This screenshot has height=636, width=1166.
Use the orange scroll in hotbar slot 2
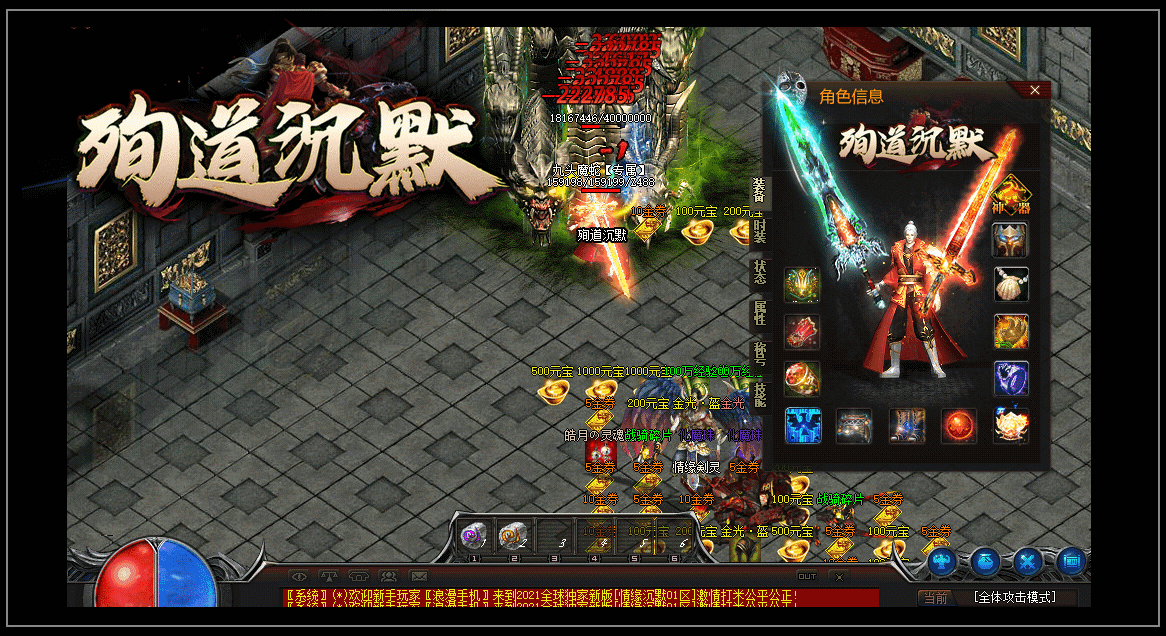tap(512, 536)
